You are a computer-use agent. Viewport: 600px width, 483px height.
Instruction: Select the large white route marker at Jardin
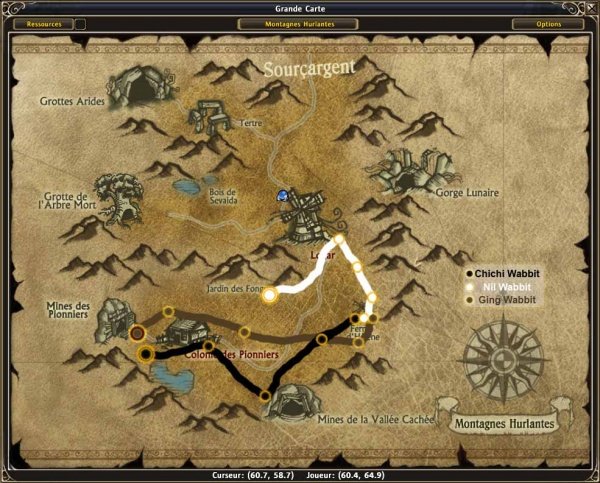tap(269, 294)
